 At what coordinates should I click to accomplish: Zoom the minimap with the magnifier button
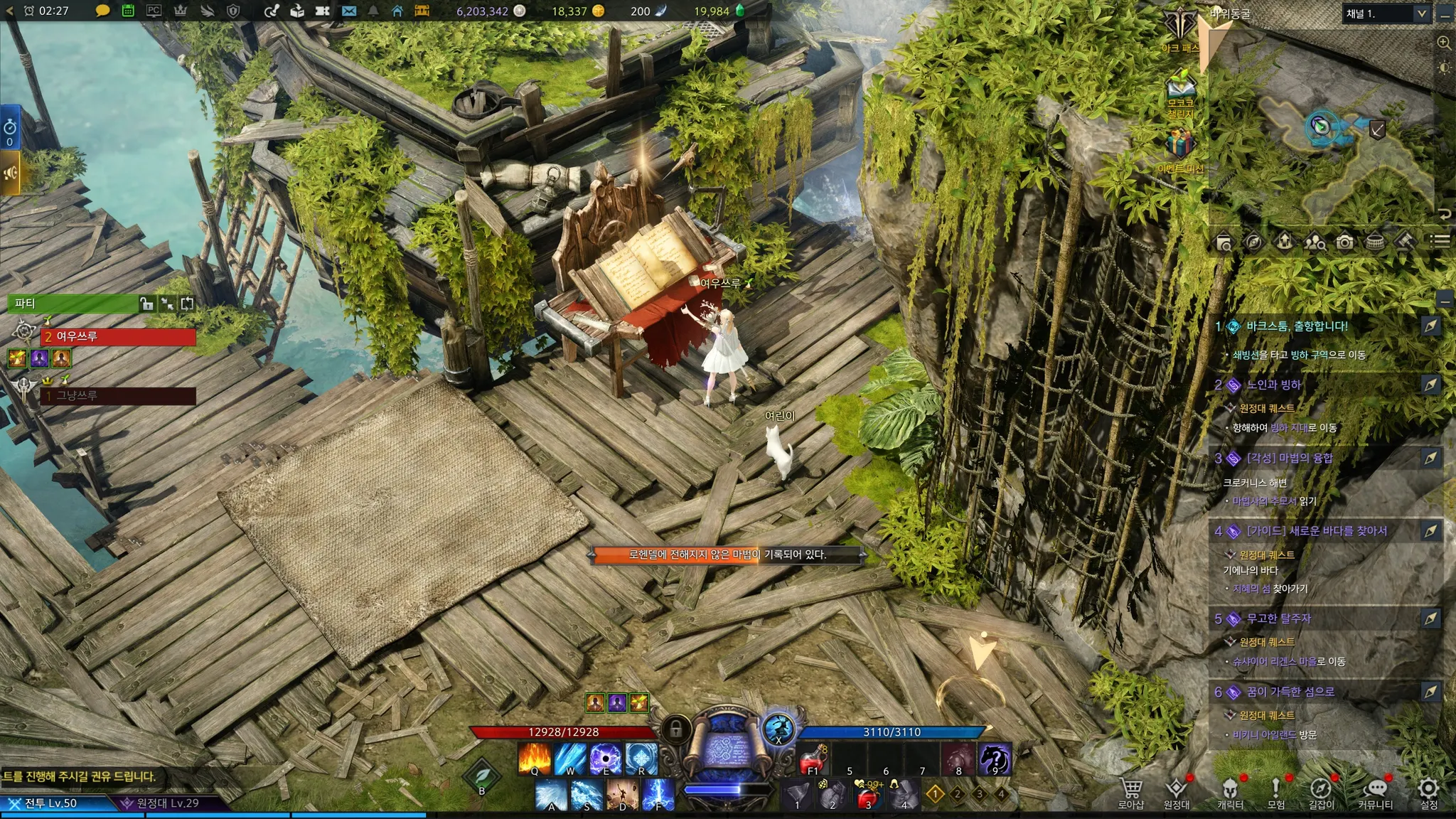(x=1444, y=43)
